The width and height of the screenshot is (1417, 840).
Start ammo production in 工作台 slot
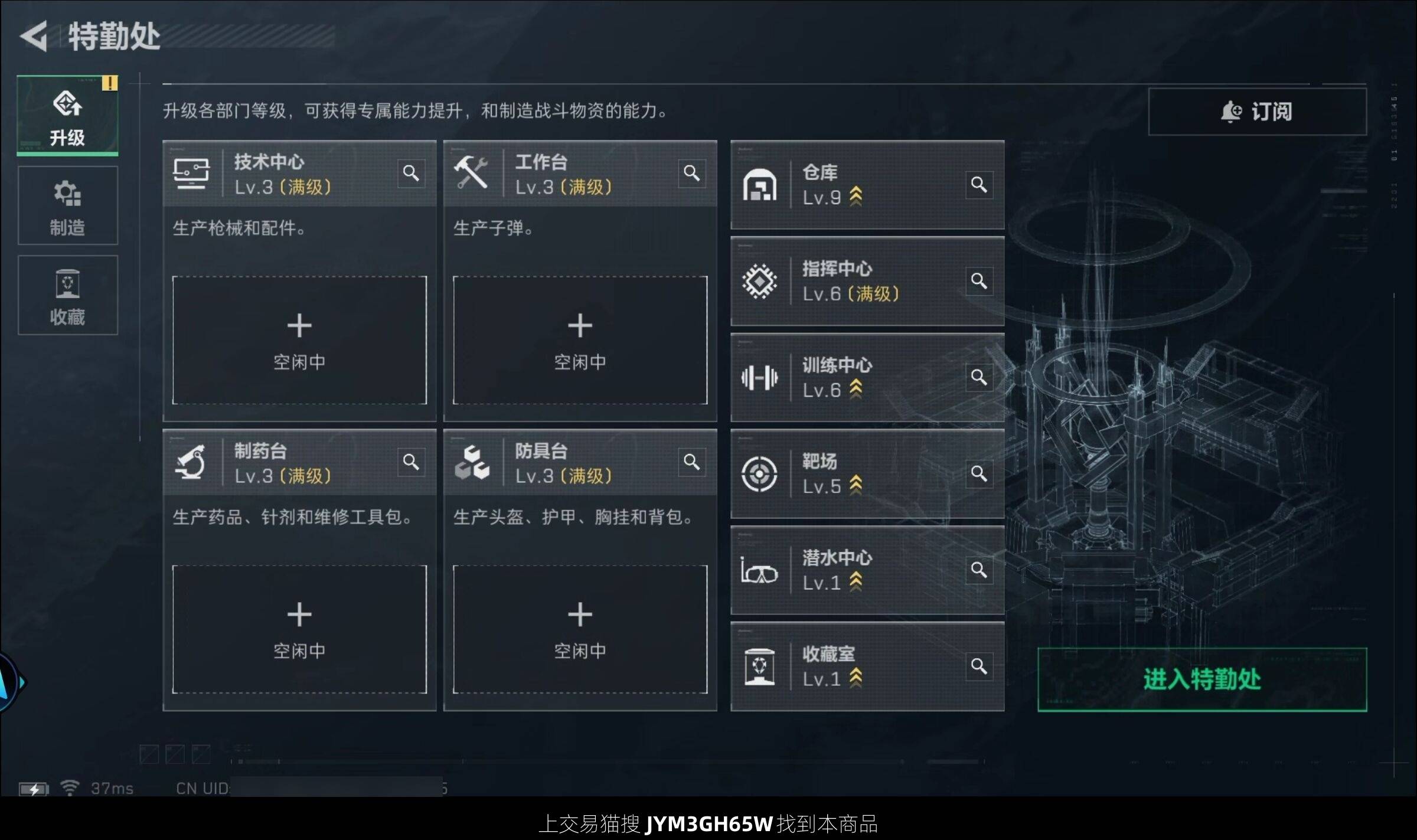(x=580, y=340)
